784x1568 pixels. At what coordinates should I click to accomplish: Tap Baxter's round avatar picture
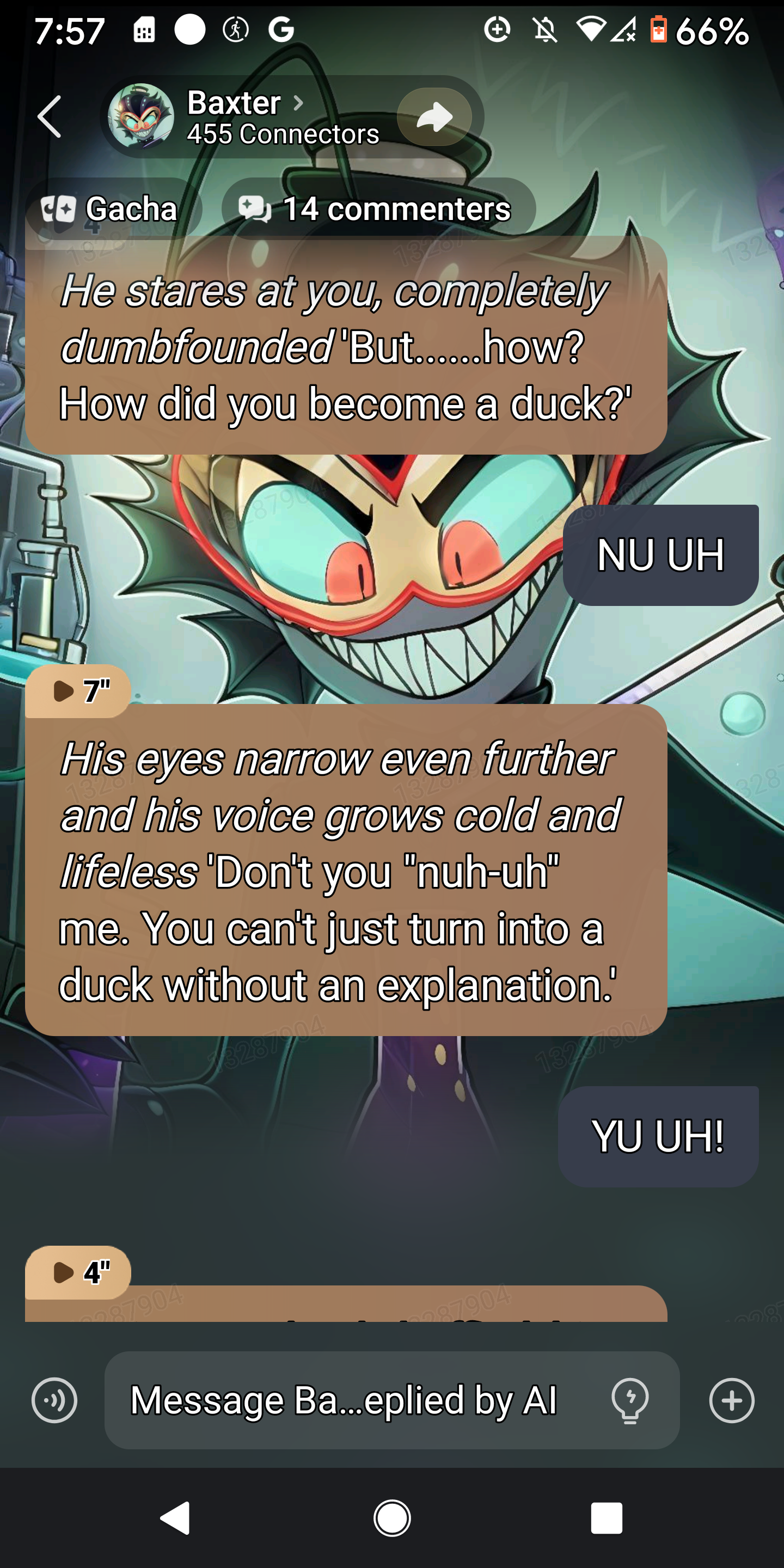140,117
